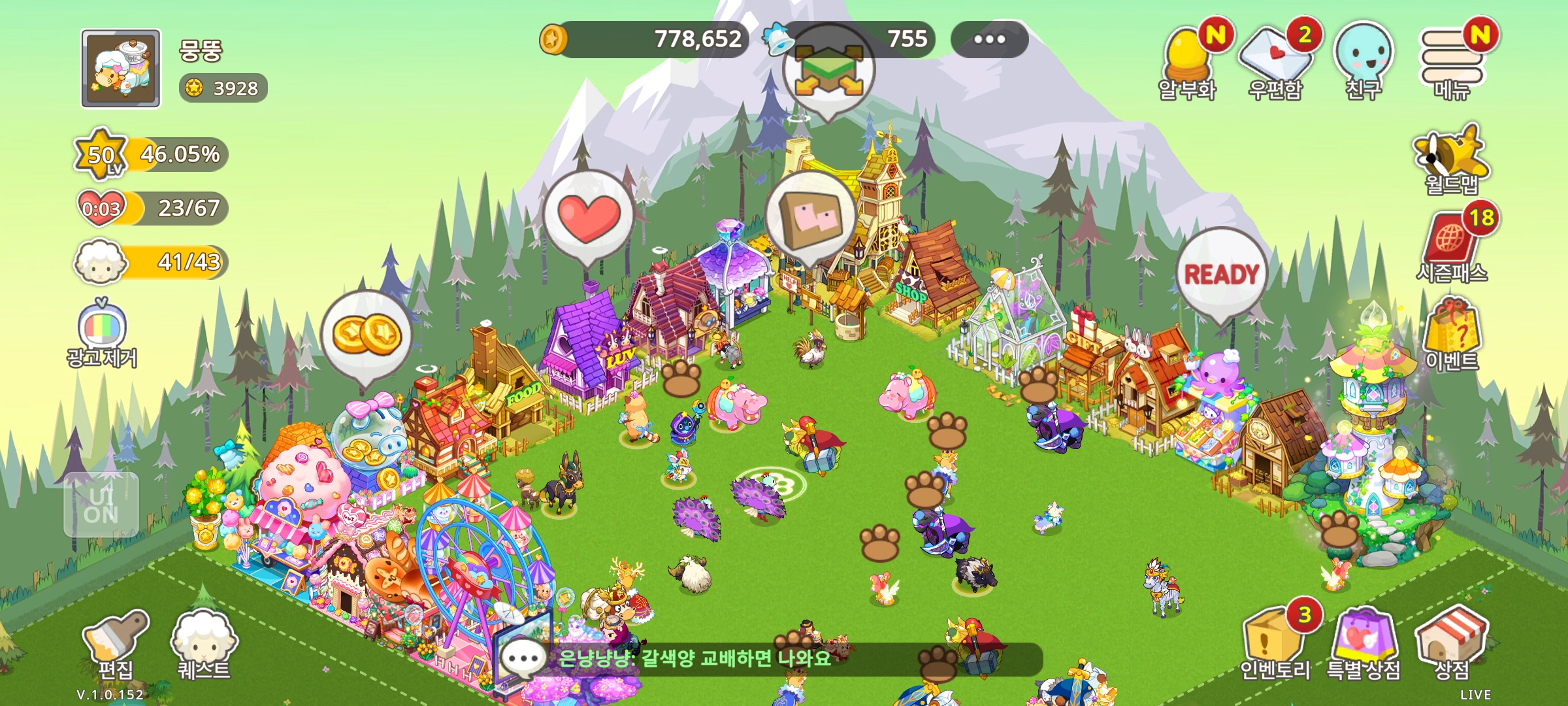Collect coins from the gold coin bubble
Screen dimensions: 1568x706
tap(367, 335)
